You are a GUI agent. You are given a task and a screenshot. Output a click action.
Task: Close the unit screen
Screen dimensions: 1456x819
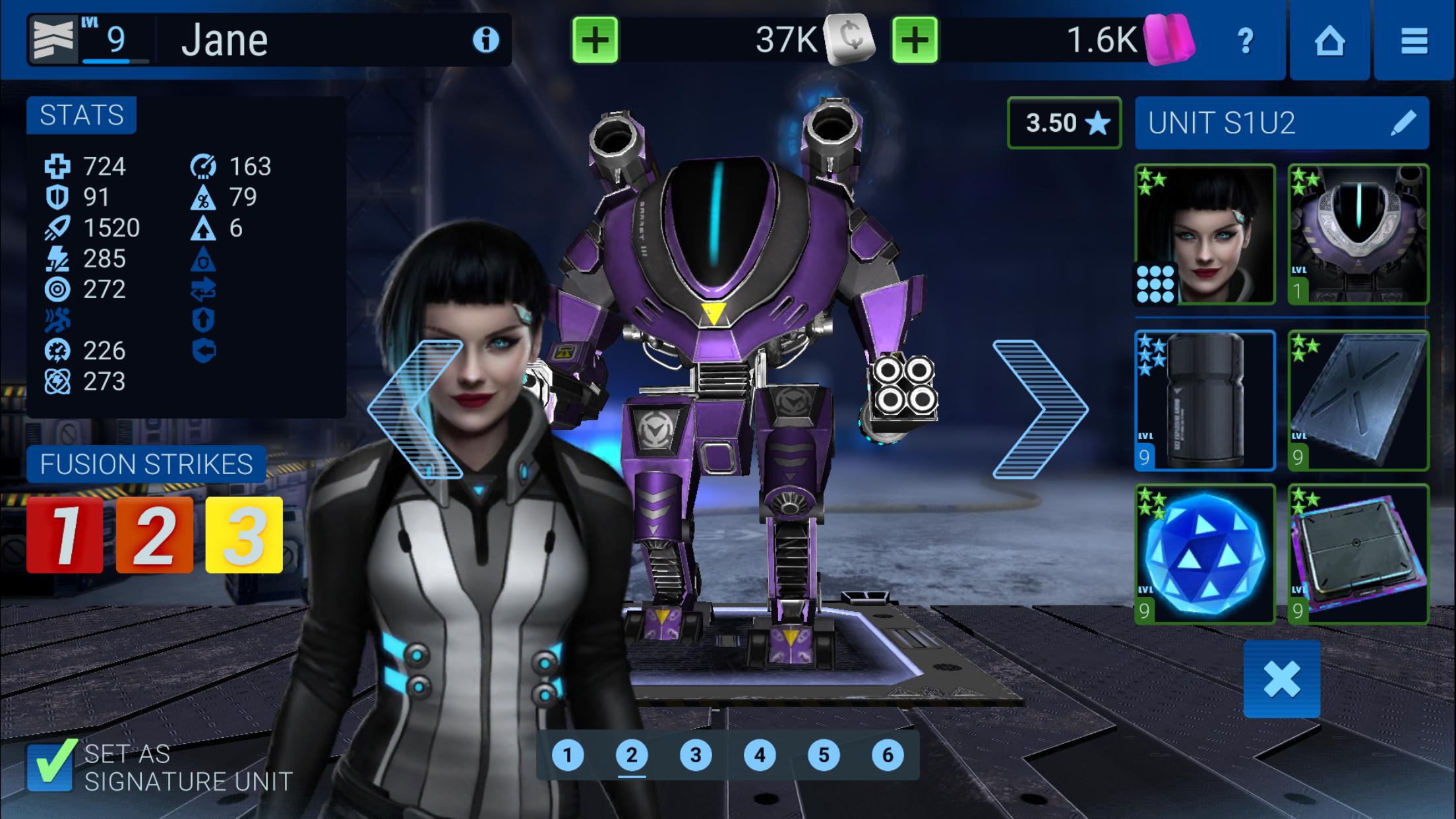pos(1281,679)
